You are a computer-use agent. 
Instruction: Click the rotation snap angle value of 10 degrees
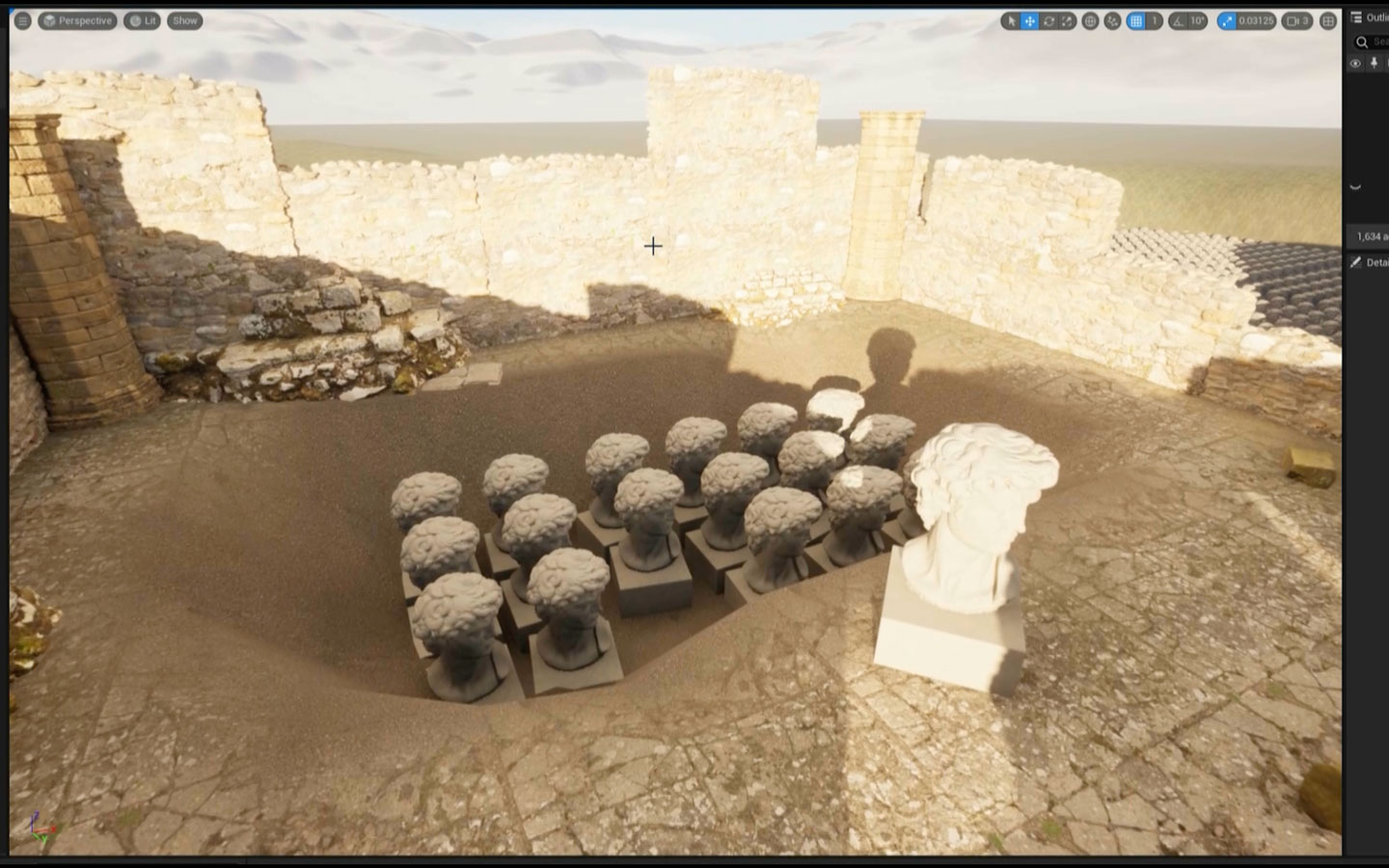(1199, 20)
